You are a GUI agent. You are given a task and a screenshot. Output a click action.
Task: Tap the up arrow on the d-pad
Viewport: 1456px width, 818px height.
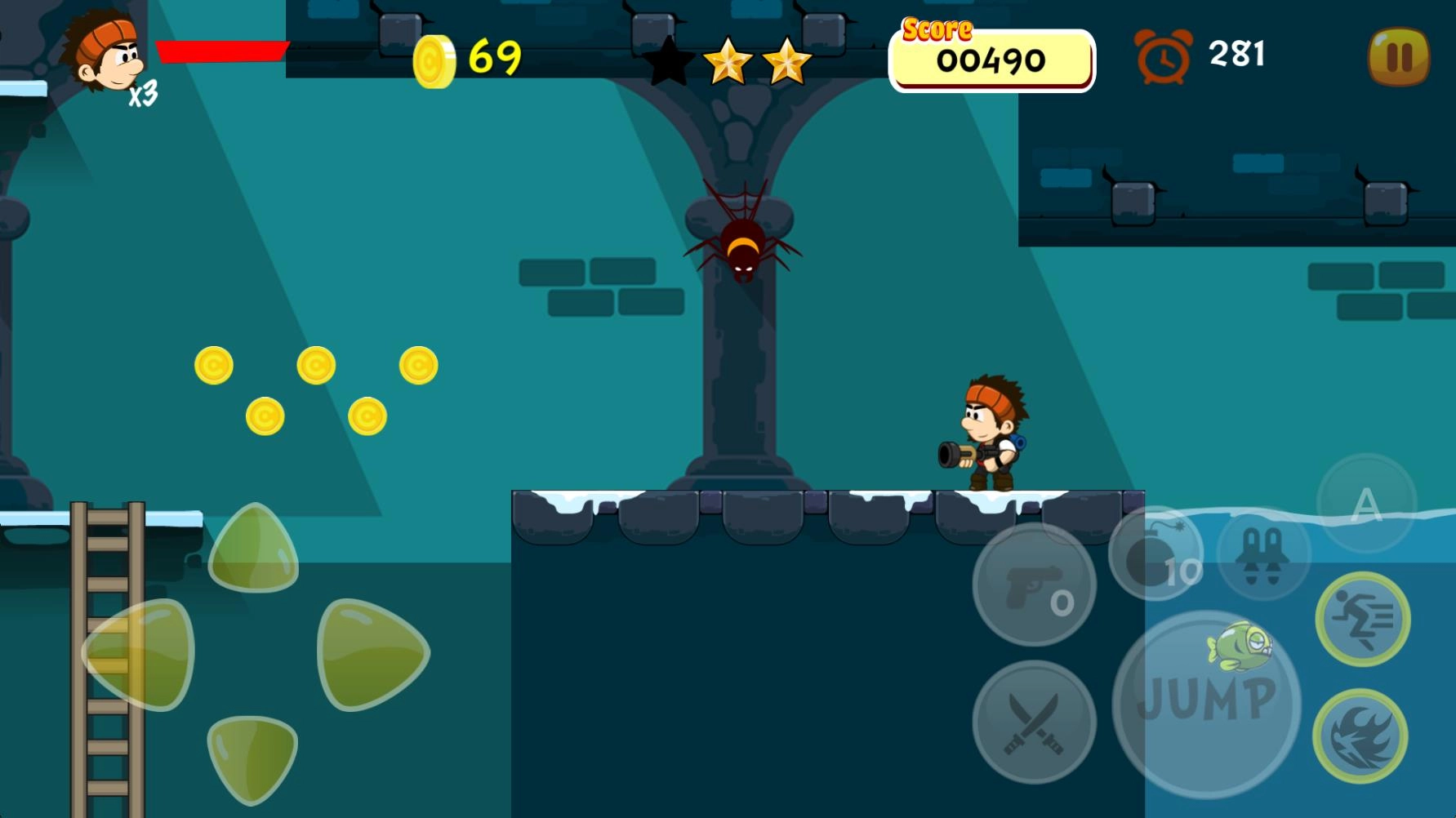253,549
